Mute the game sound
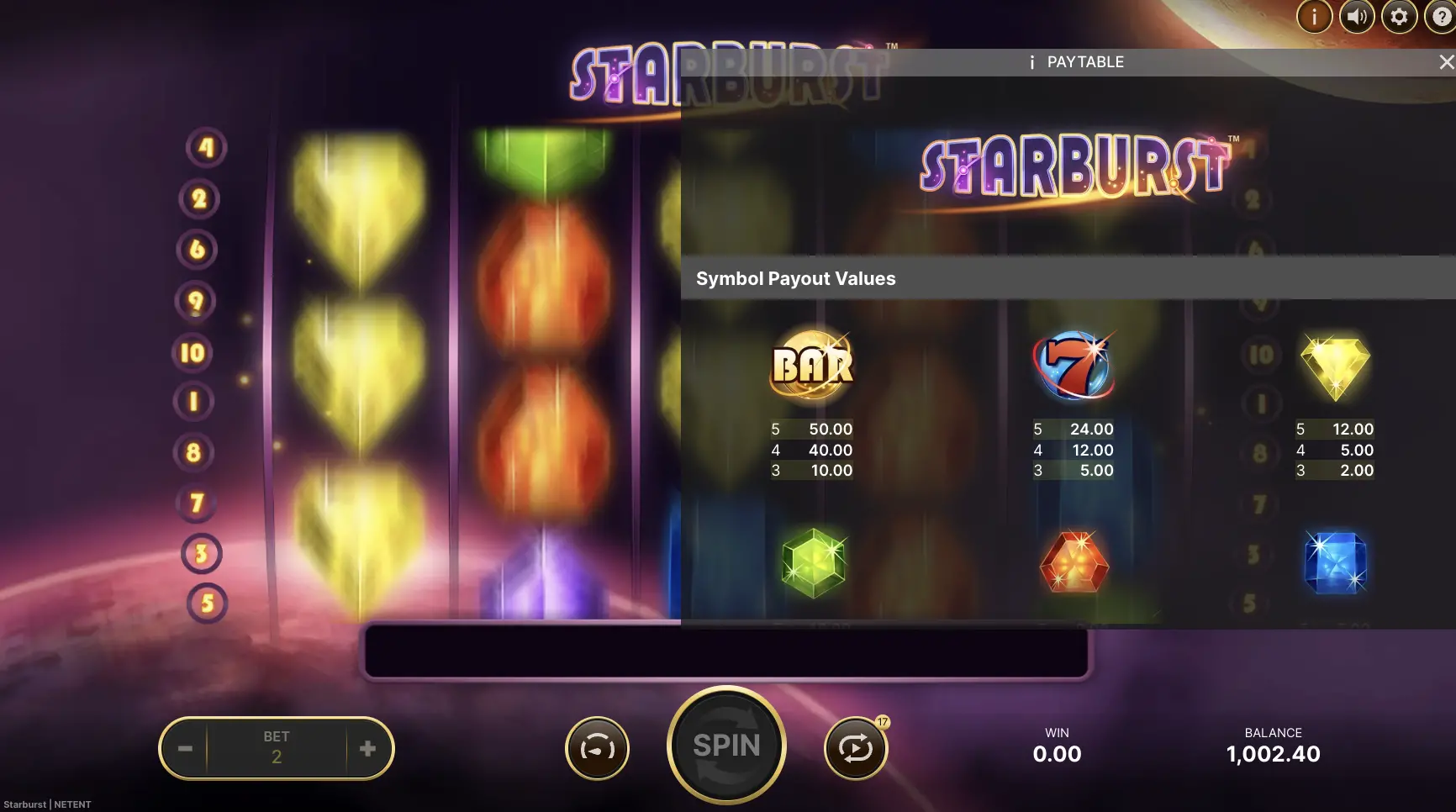This screenshot has width=1456, height=812. point(1356,15)
